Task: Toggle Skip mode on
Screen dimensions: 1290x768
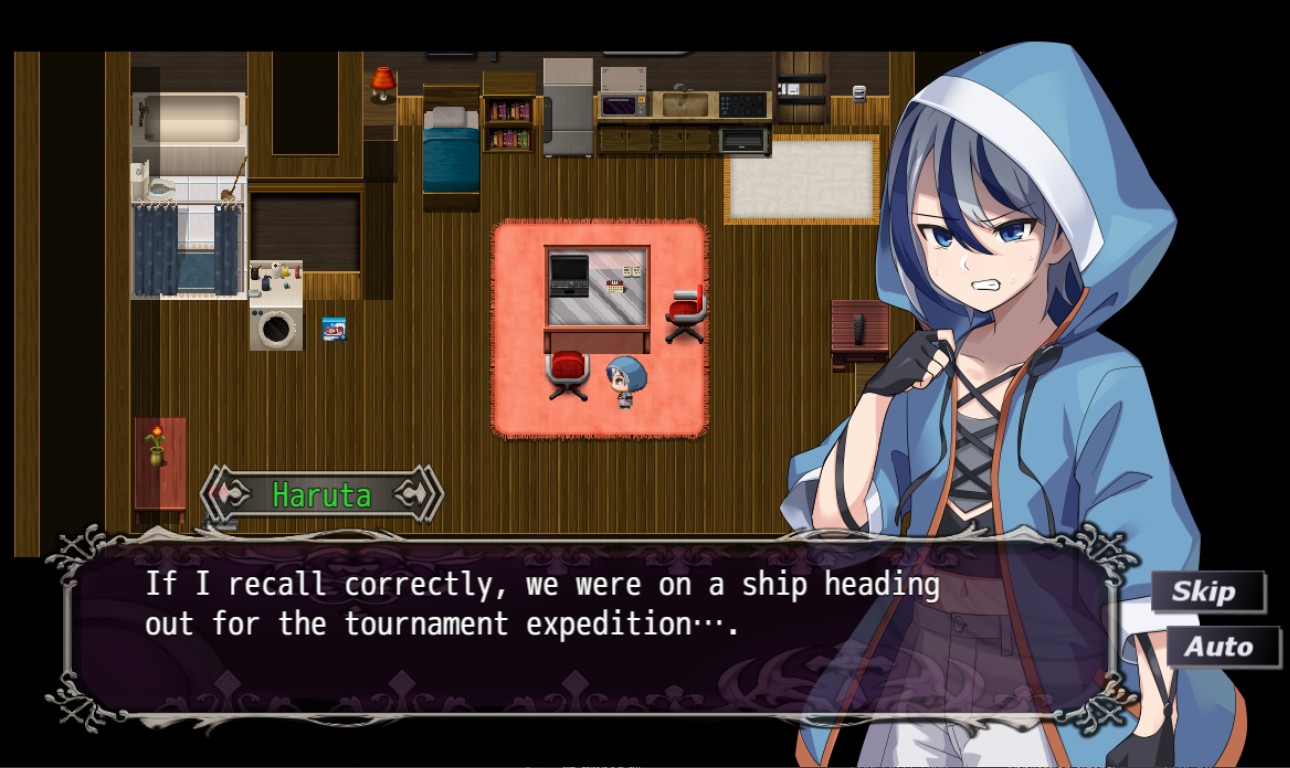Action: (x=1207, y=591)
